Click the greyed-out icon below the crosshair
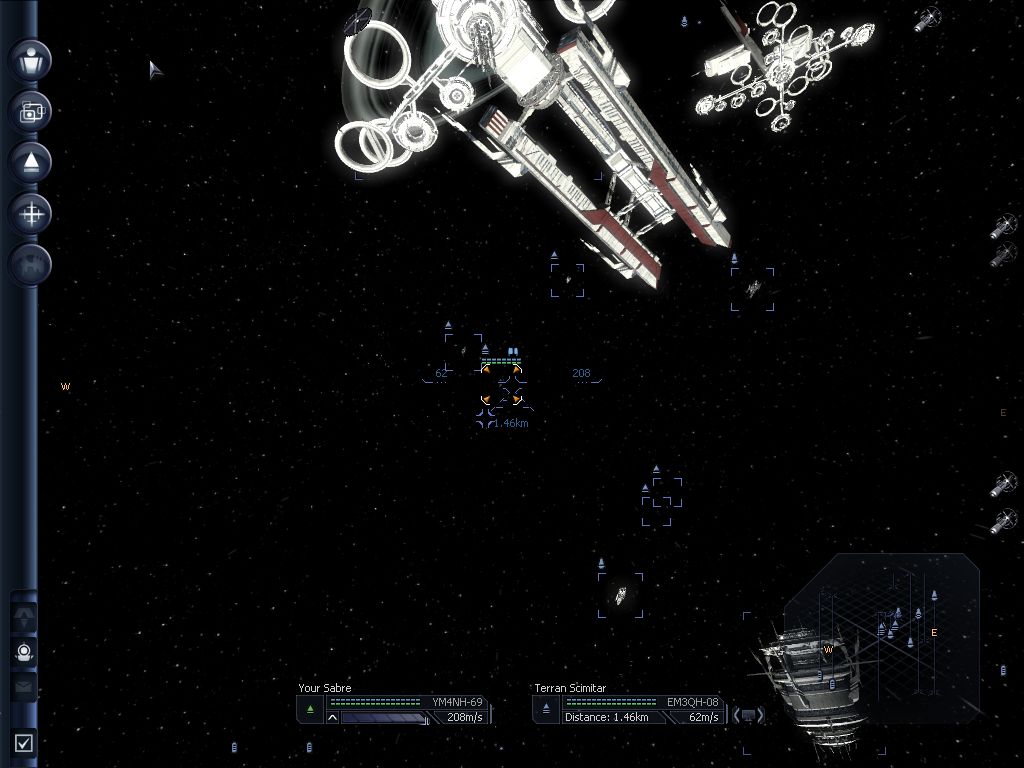 pyautogui.click(x=30, y=264)
